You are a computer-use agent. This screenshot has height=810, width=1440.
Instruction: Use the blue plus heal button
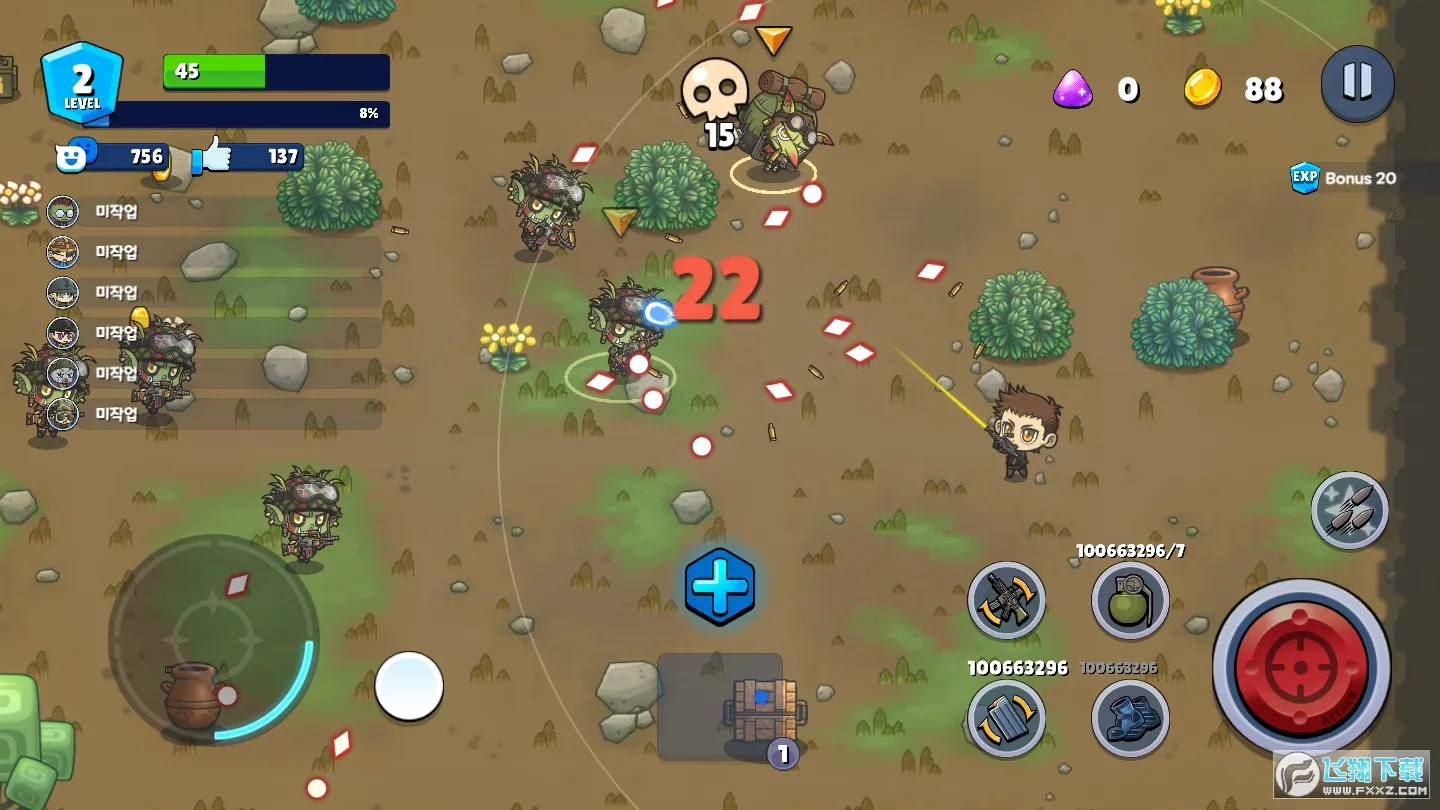[x=719, y=587]
